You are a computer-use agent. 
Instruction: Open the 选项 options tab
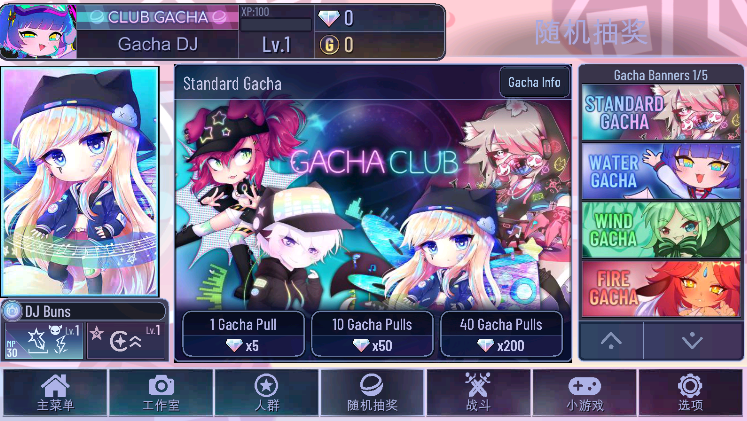(690, 392)
